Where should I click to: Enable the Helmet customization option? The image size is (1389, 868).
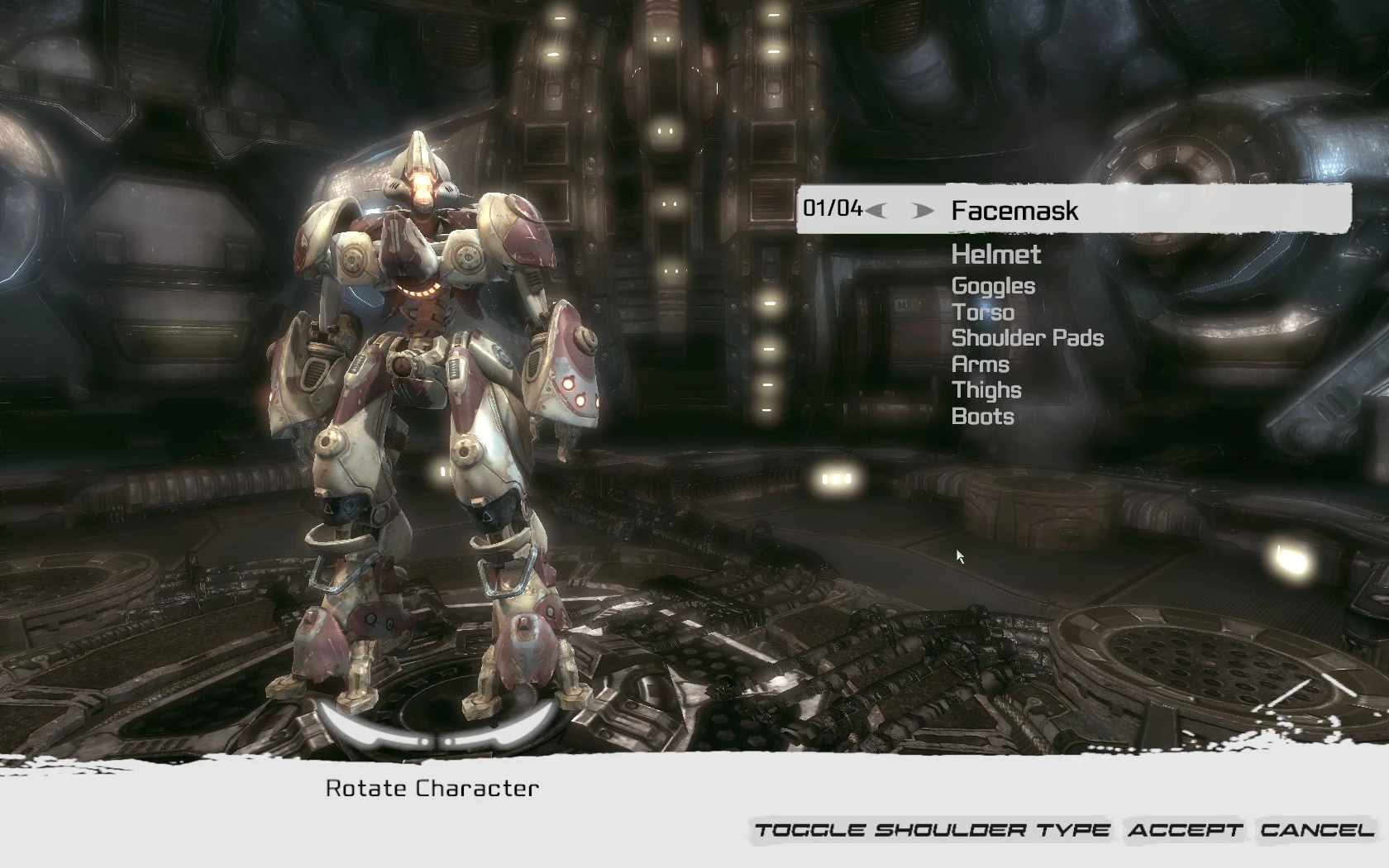tap(996, 255)
